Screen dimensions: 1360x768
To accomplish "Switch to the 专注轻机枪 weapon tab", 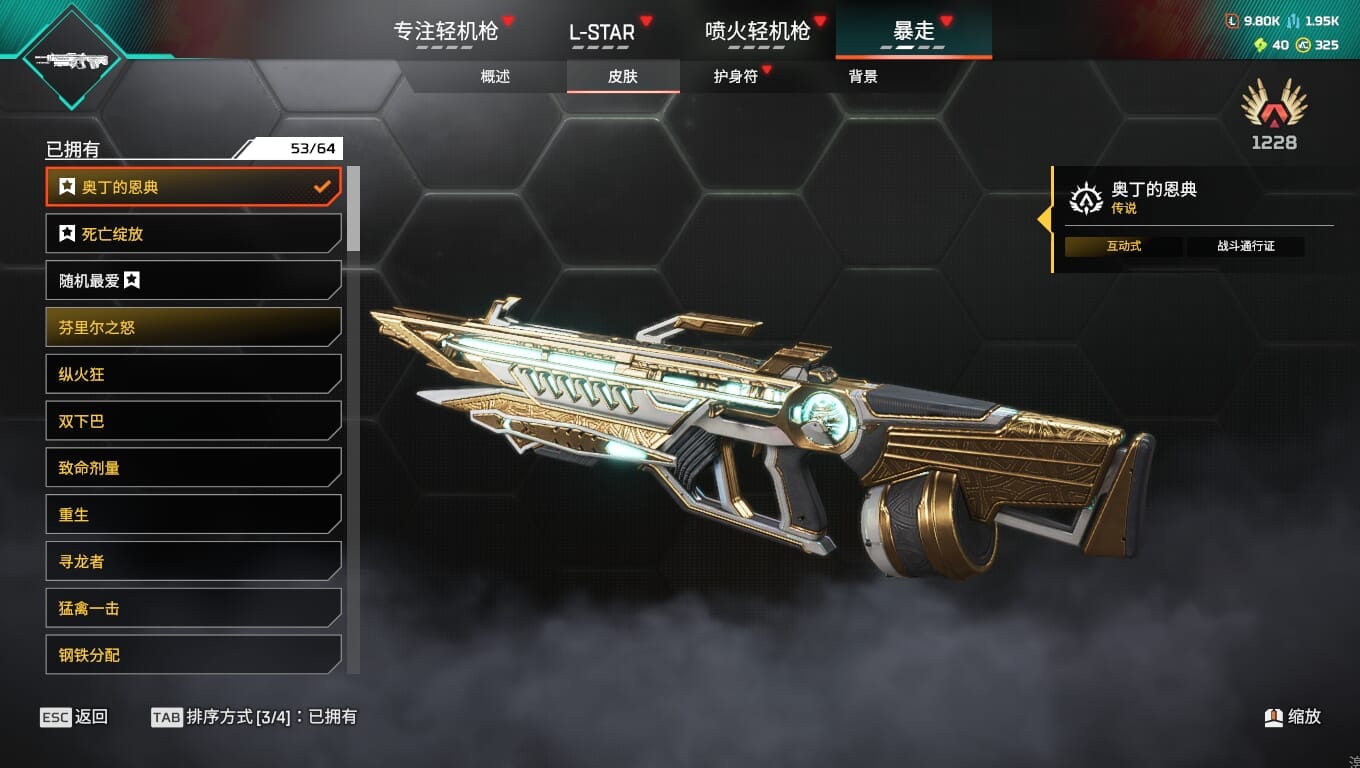I will click(x=446, y=31).
